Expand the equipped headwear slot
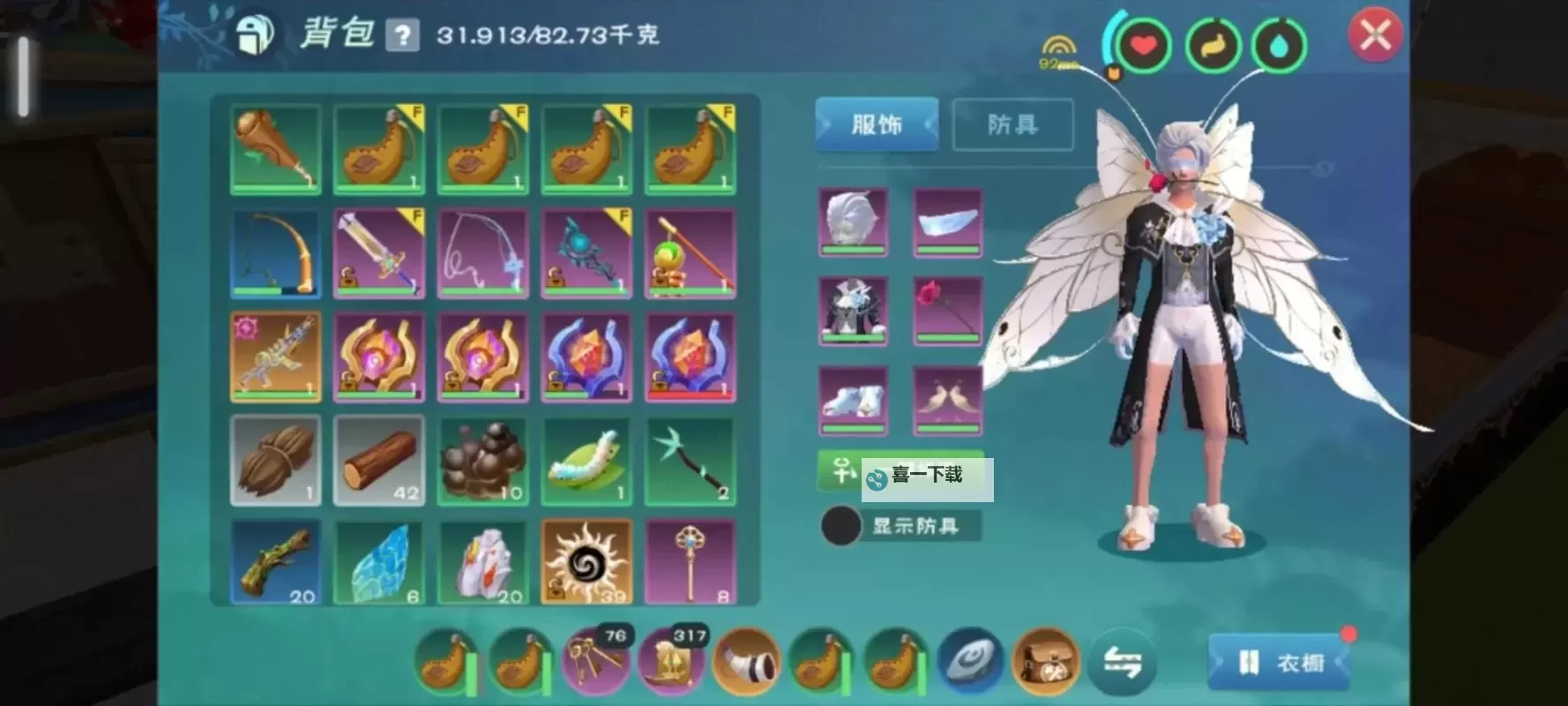This screenshot has height=706, width=1568. point(852,223)
